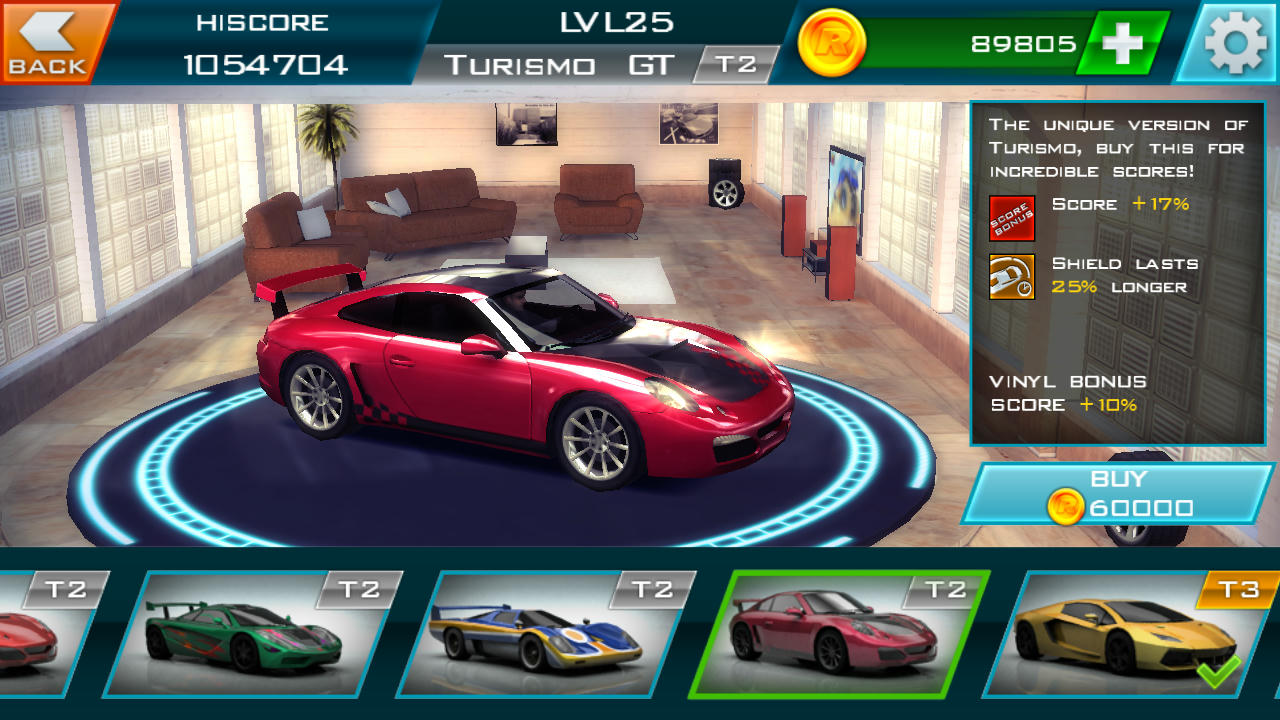Add more coins with the green plus
This screenshot has height=720, width=1280.
pyautogui.click(x=1122, y=43)
